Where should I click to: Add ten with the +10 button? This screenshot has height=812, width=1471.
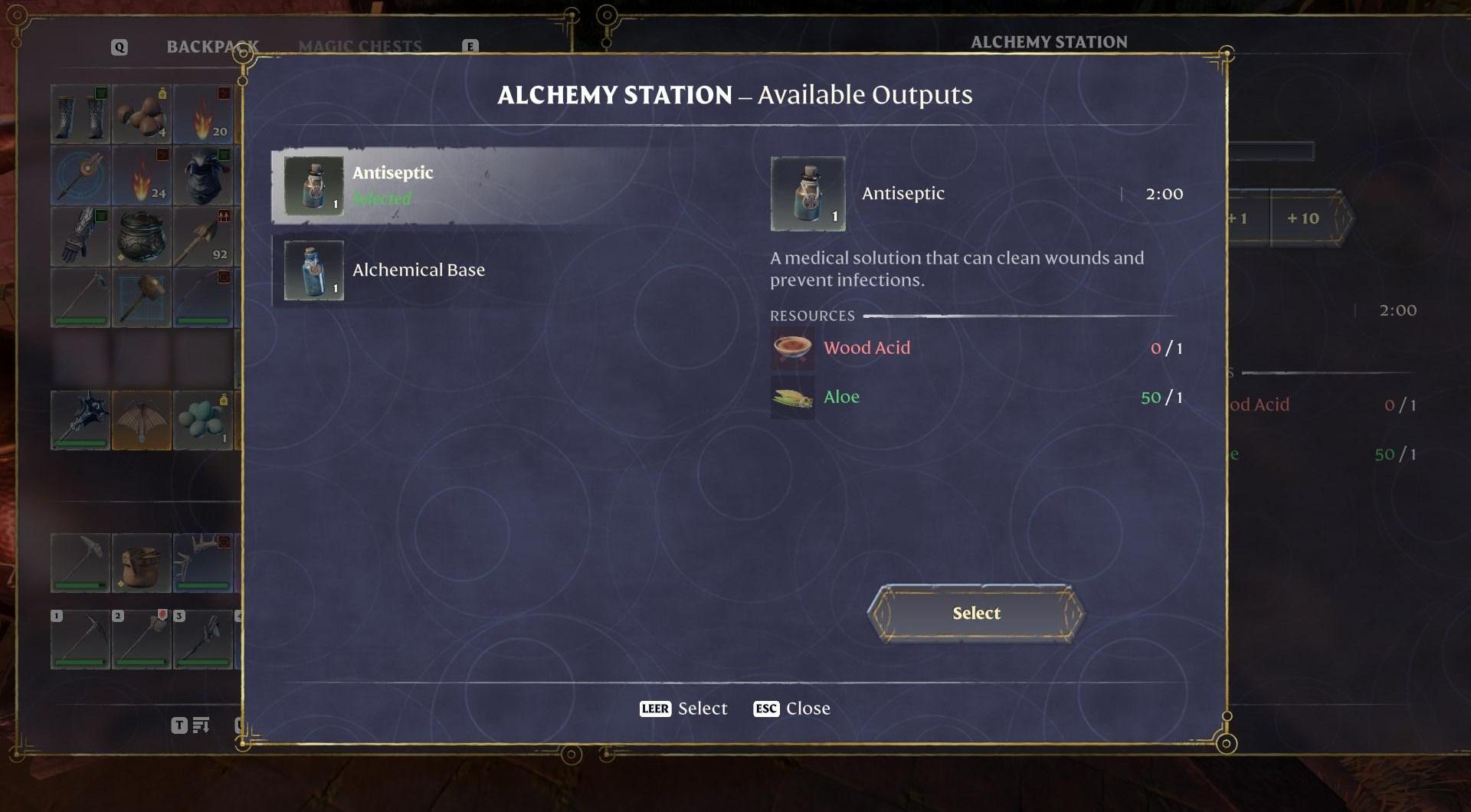point(1302,218)
